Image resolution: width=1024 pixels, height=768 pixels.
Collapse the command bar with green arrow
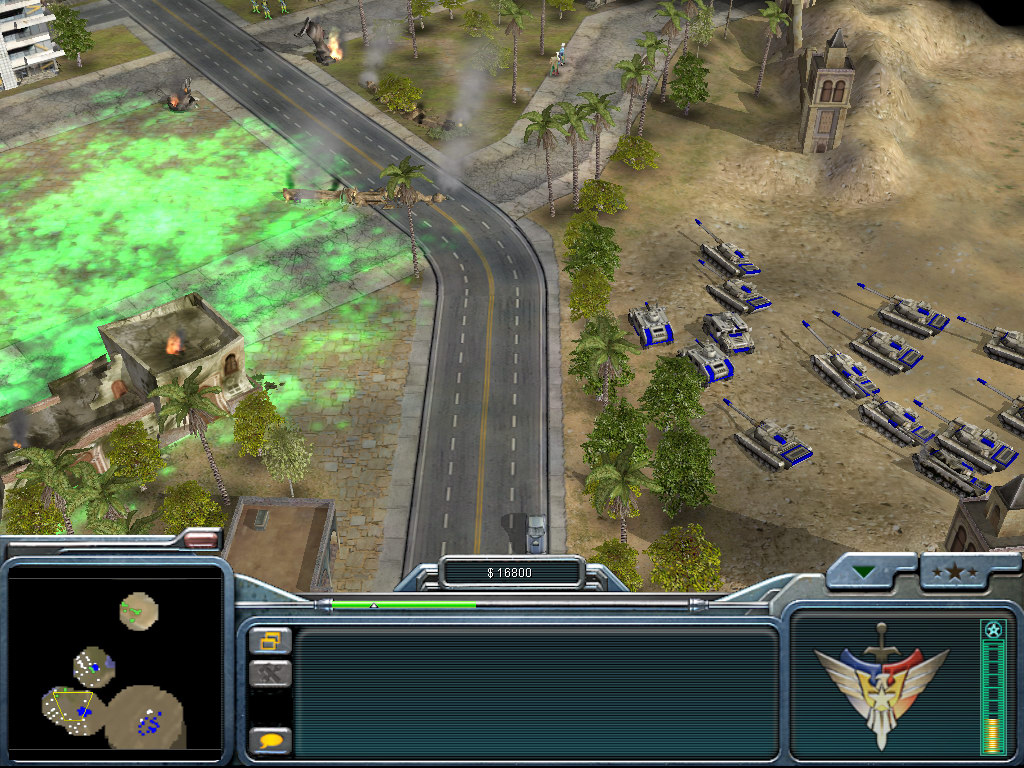point(863,573)
